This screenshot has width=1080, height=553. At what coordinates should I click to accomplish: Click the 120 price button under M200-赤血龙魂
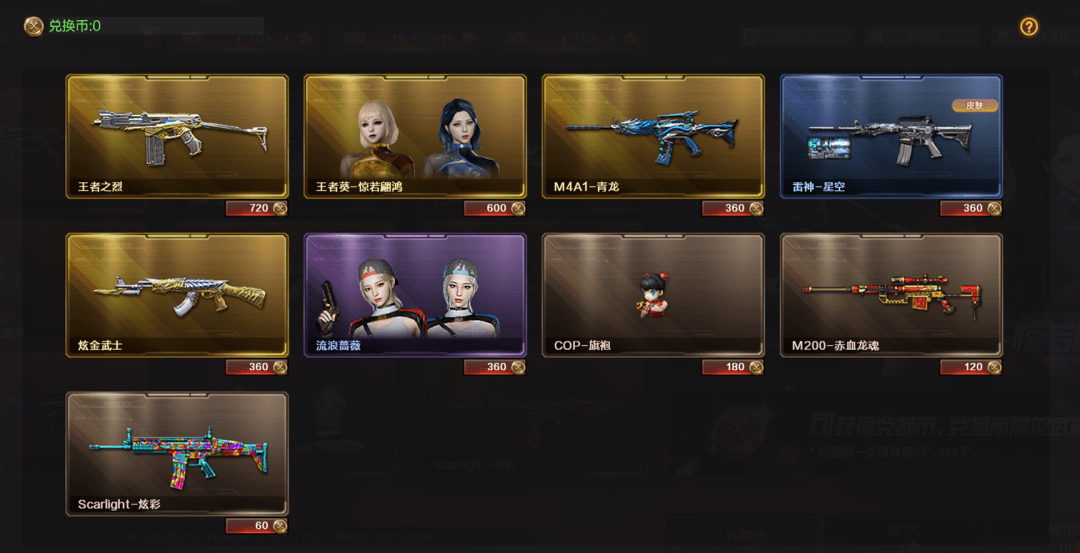pyautogui.click(x=971, y=367)
